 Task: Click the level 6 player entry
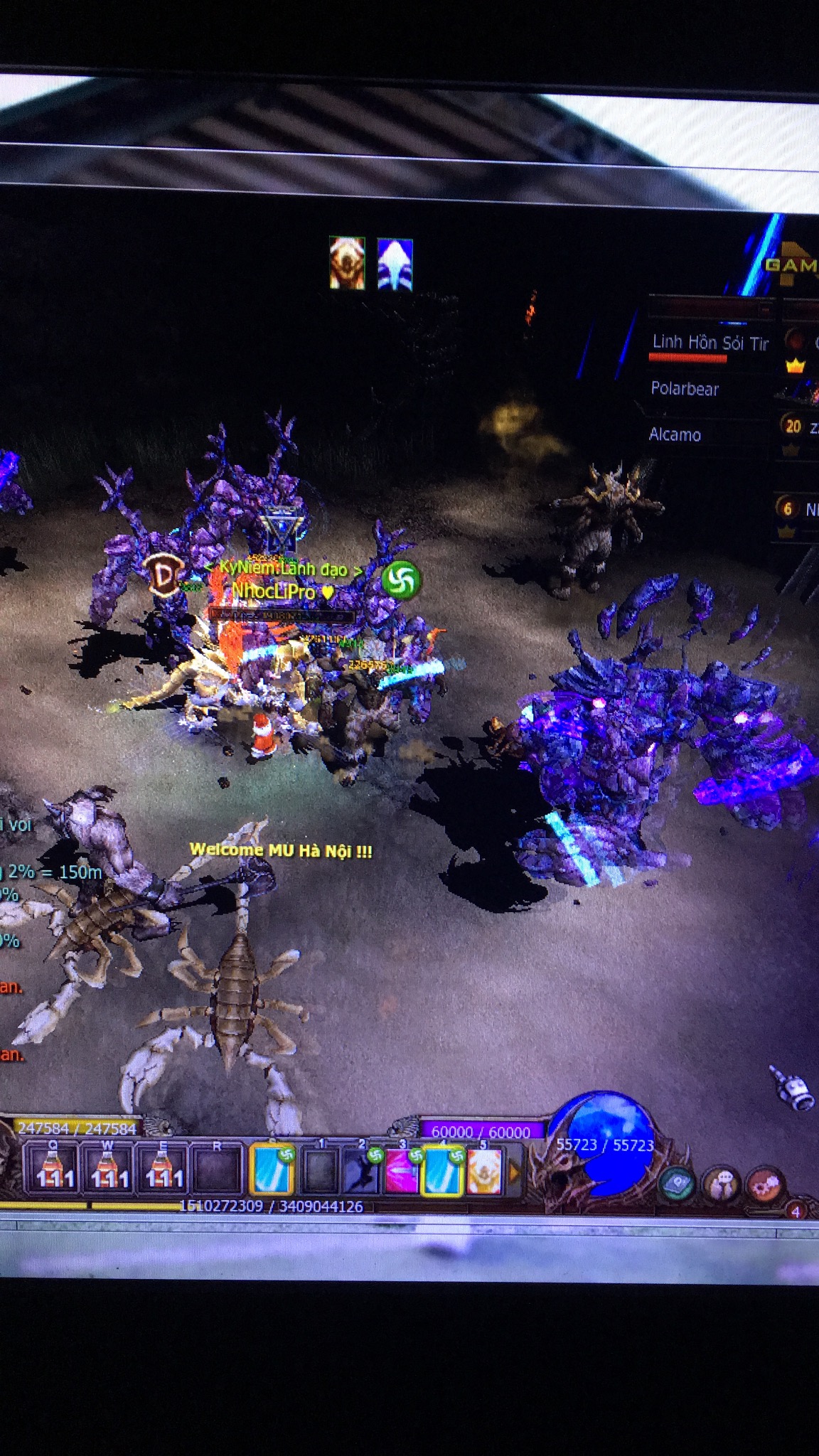pyautogui.click(x=795, y=508)
